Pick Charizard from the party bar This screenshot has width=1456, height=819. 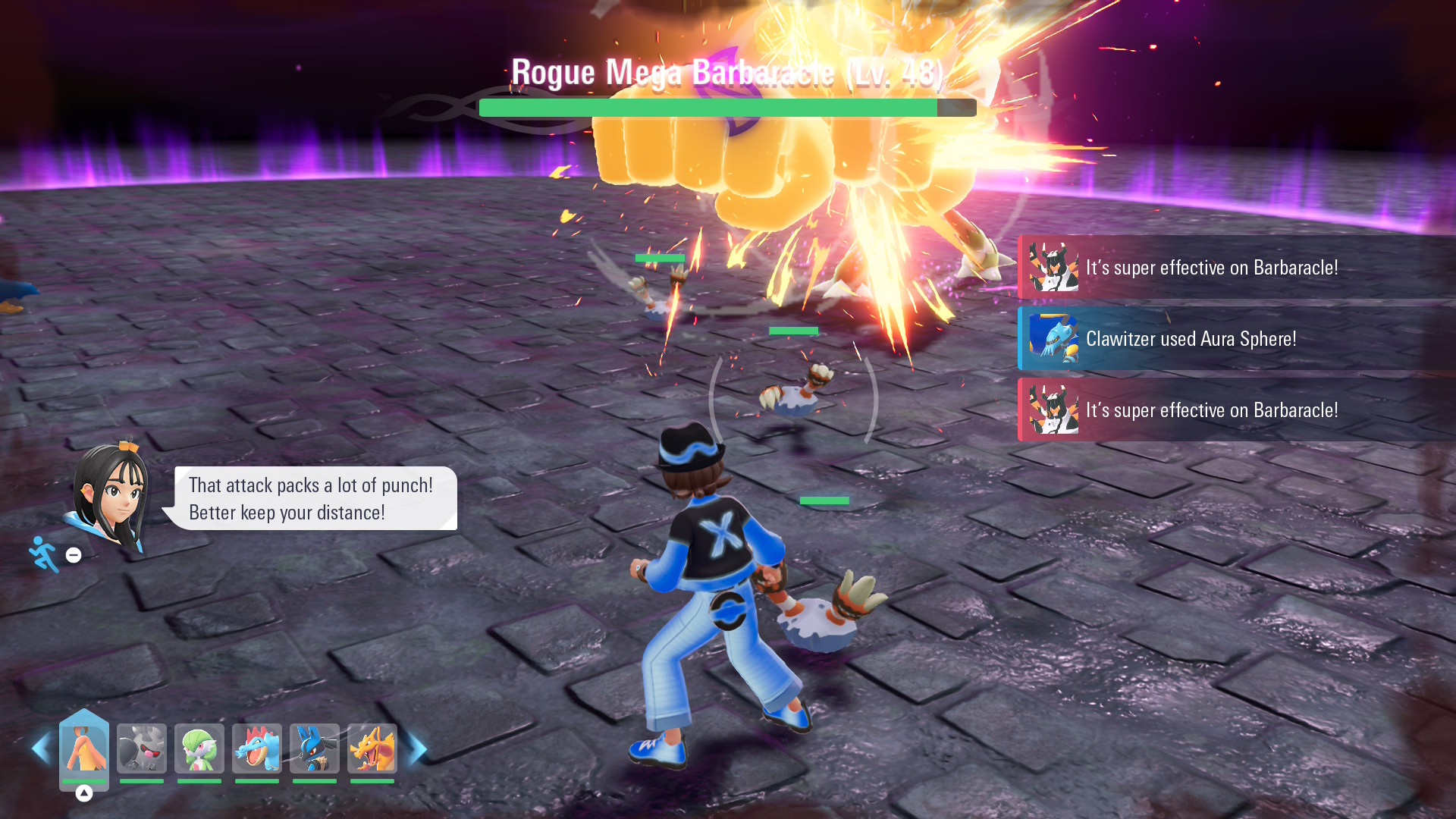pyautogui.click(x=372, y=748)
